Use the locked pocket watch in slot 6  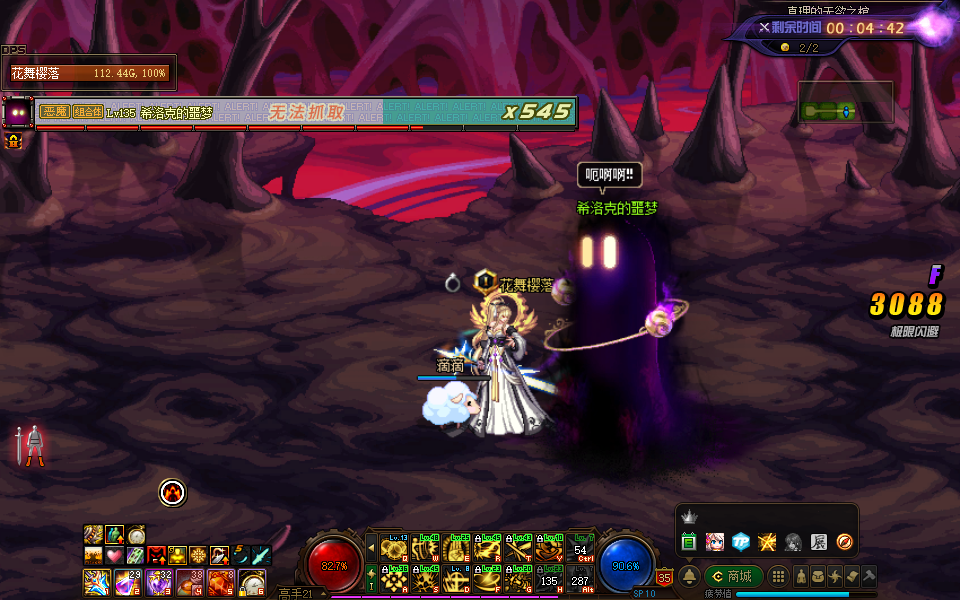point(253,580)
